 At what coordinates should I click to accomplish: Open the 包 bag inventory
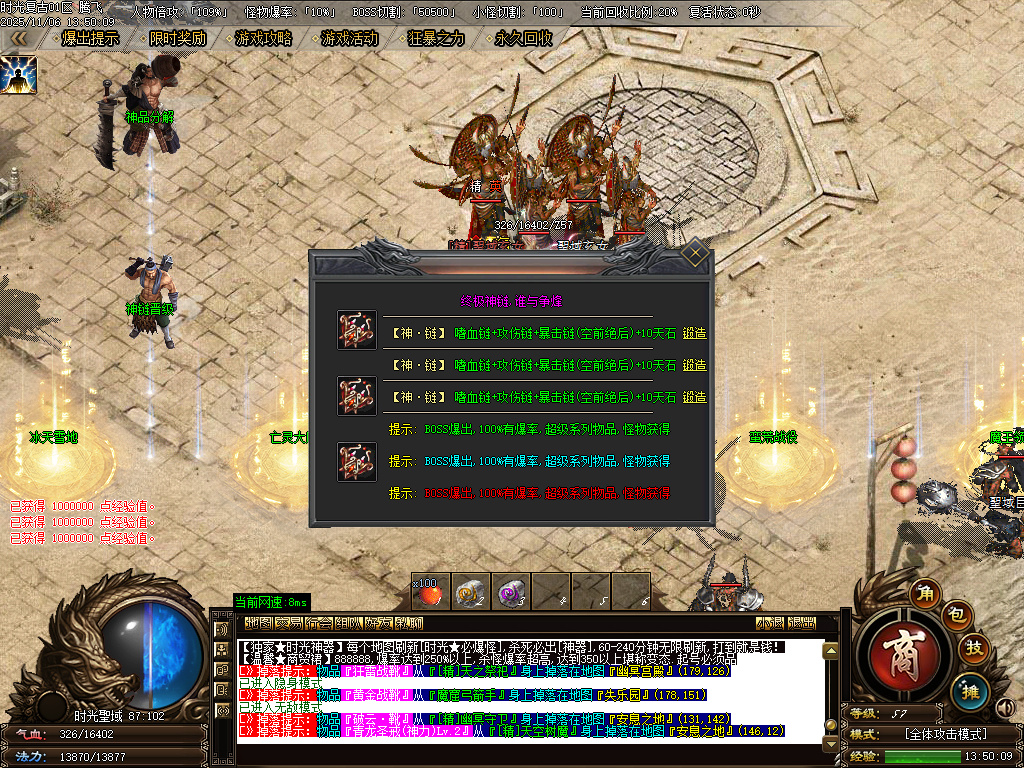tap(955, 616)
